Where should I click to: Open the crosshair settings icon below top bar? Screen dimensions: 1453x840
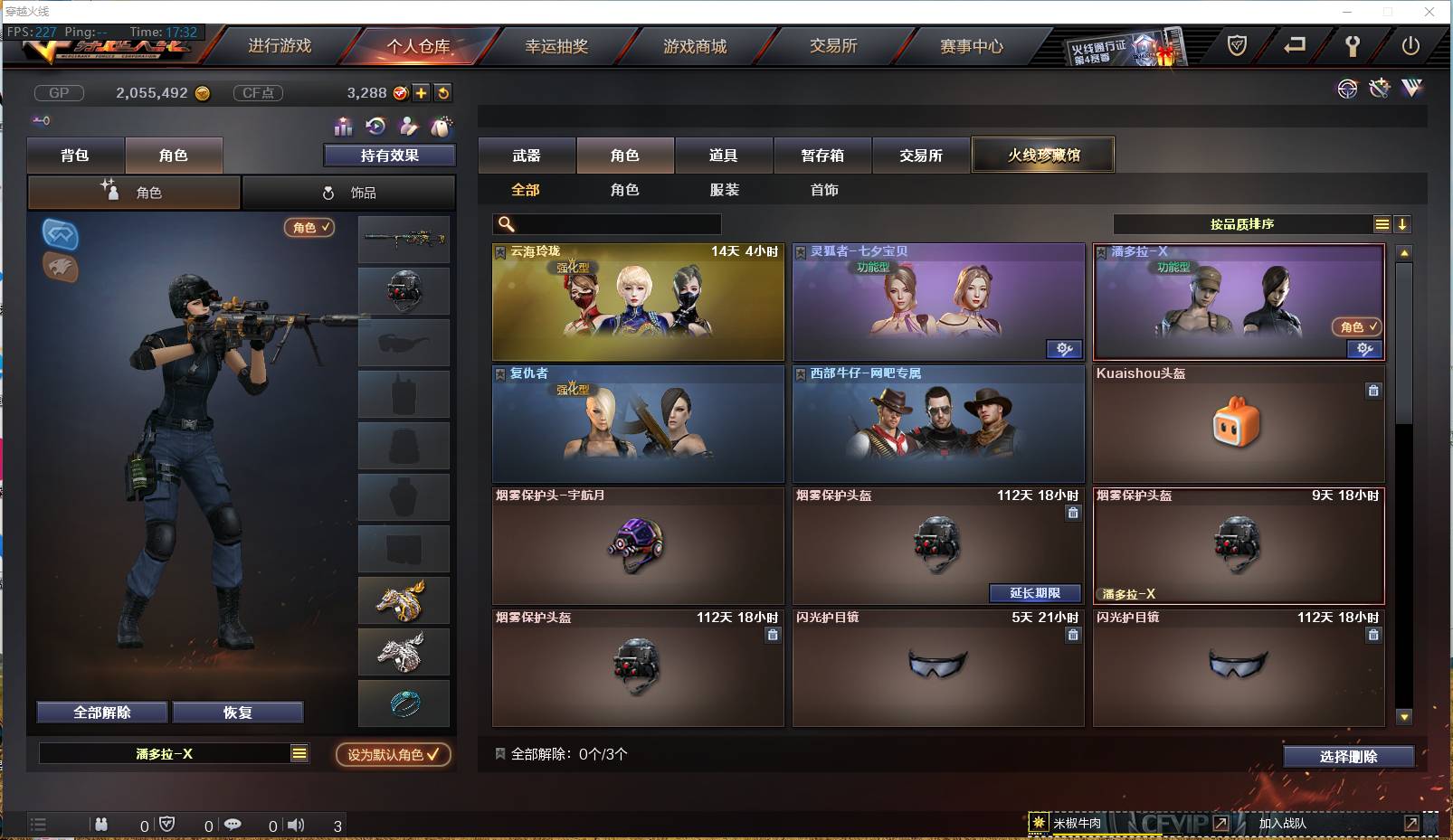[1347, 89]
